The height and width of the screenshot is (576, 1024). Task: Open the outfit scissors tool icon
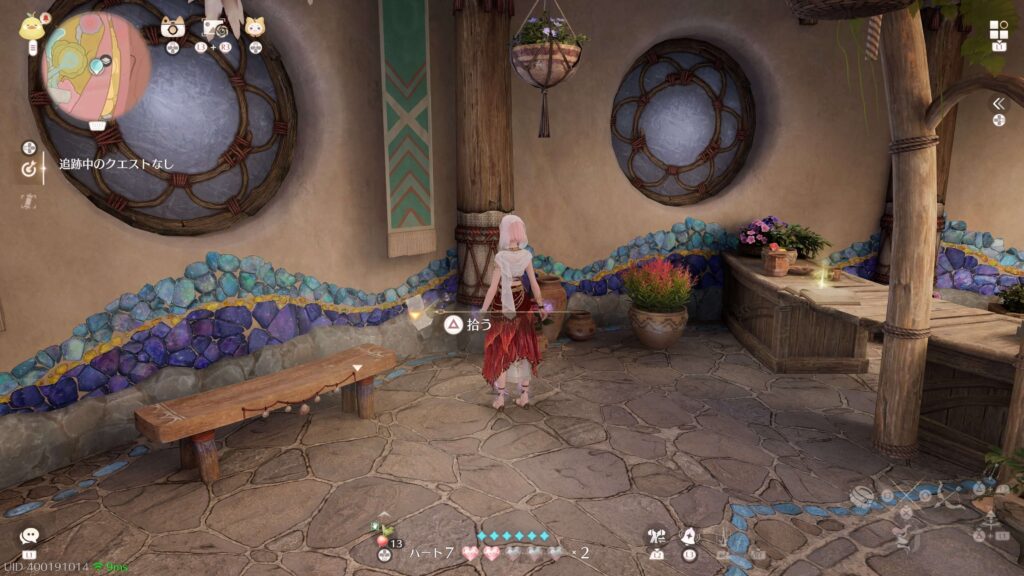[657, 537]
